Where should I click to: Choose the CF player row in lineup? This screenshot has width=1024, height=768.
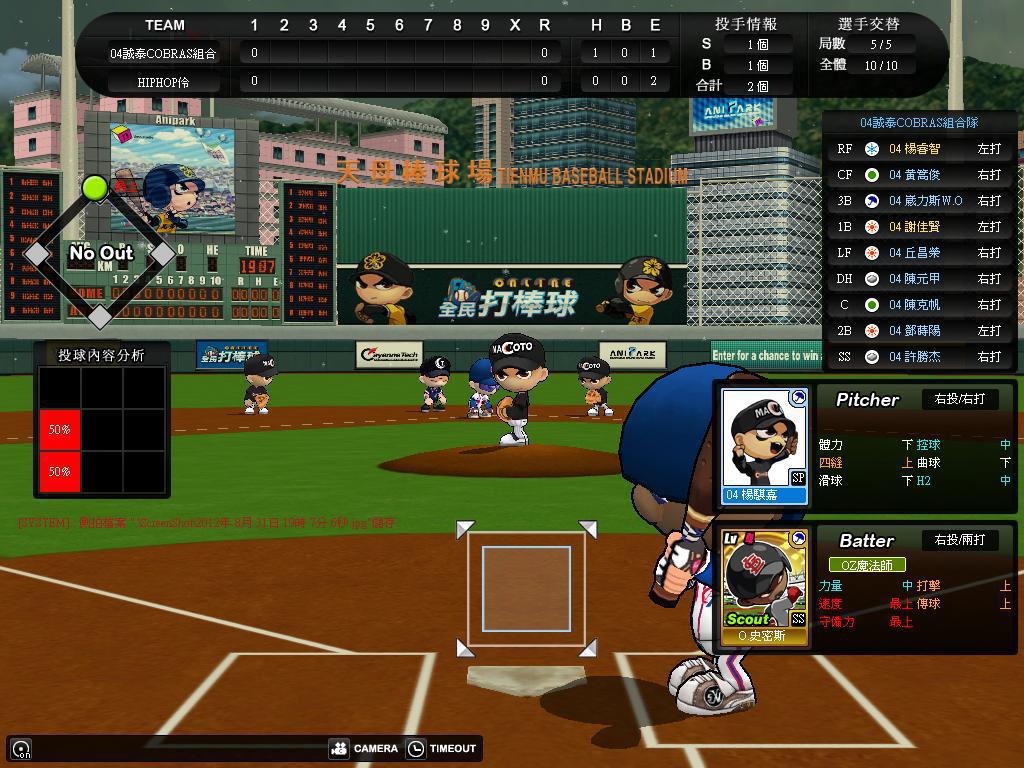click(920, 175)
